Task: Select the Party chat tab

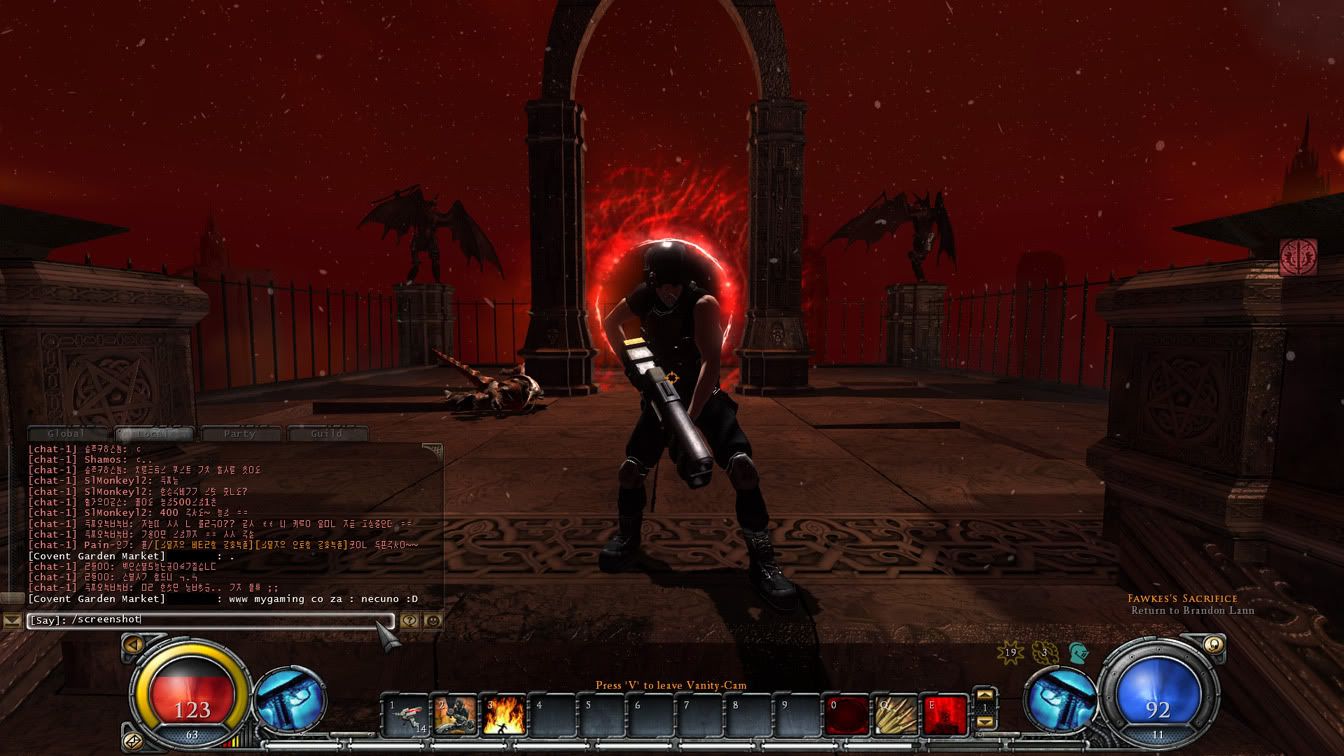Action: point(240,434)
